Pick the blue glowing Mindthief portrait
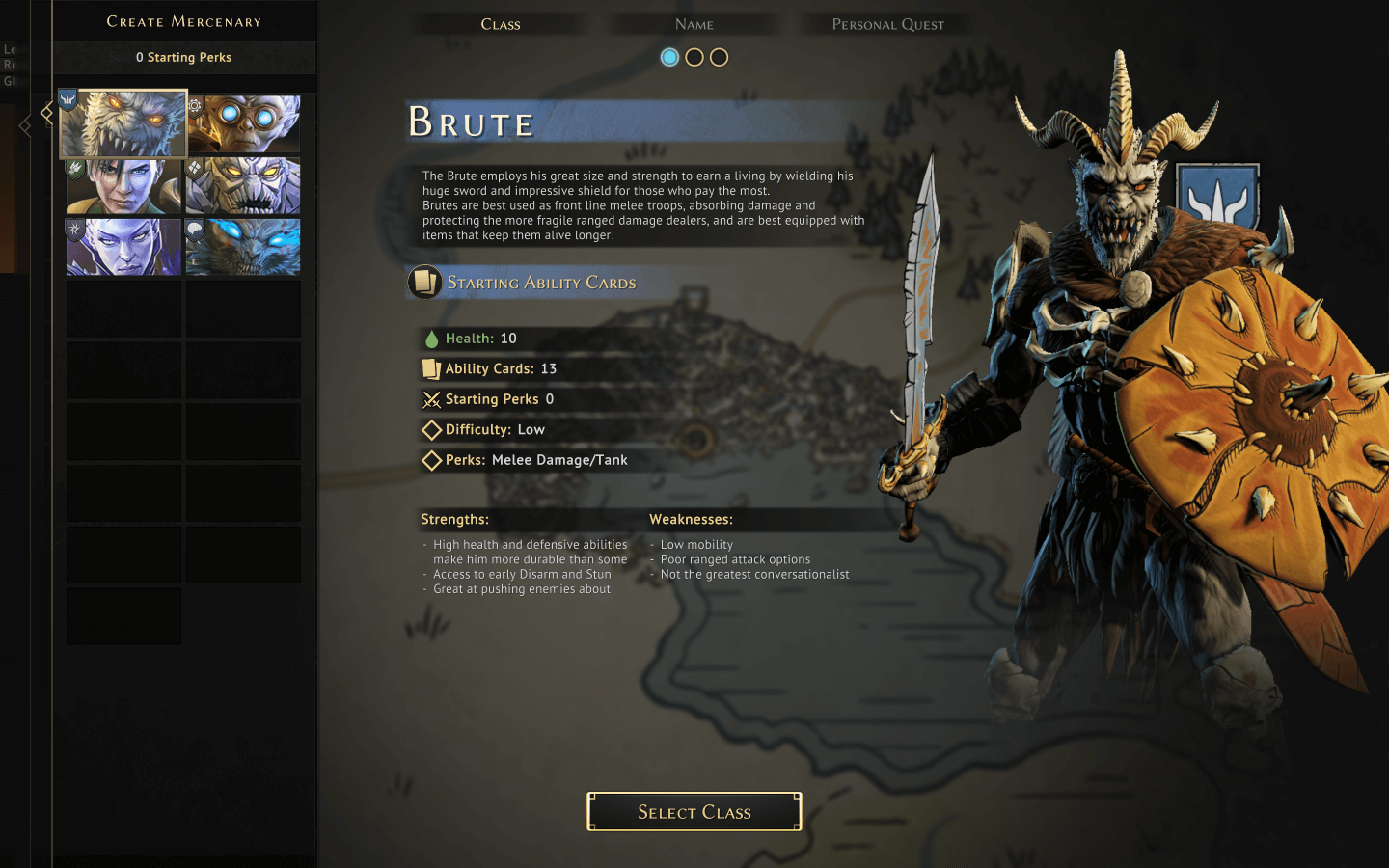 coord(243,247)
